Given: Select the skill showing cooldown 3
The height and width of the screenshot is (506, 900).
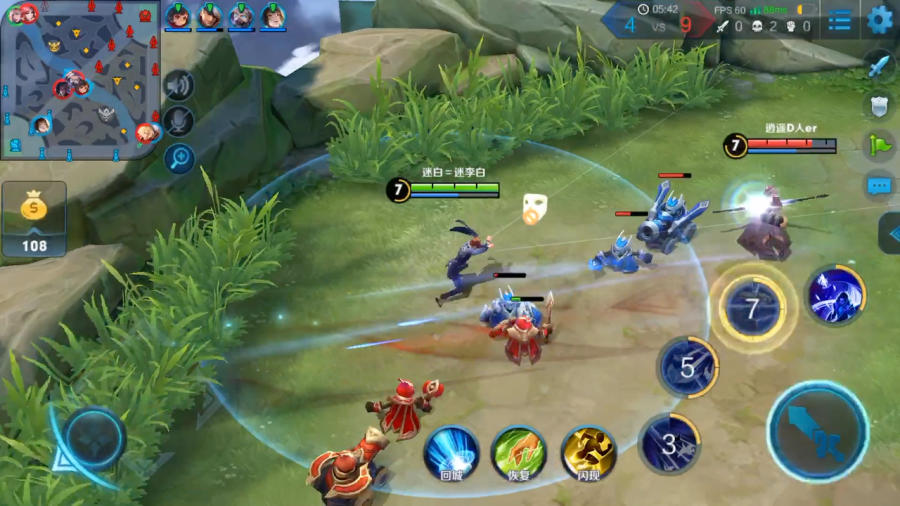Looking at the screenshot, I should click(x=669, y=443).
